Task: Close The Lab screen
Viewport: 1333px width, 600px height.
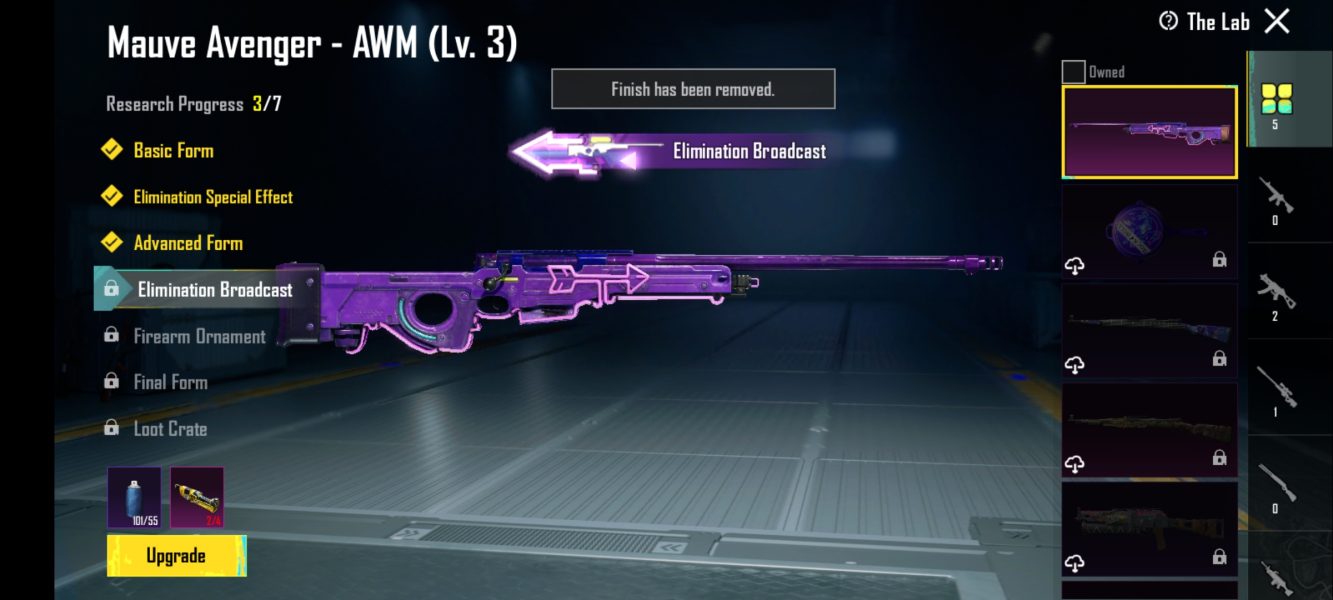Action: click(1277, 21)
